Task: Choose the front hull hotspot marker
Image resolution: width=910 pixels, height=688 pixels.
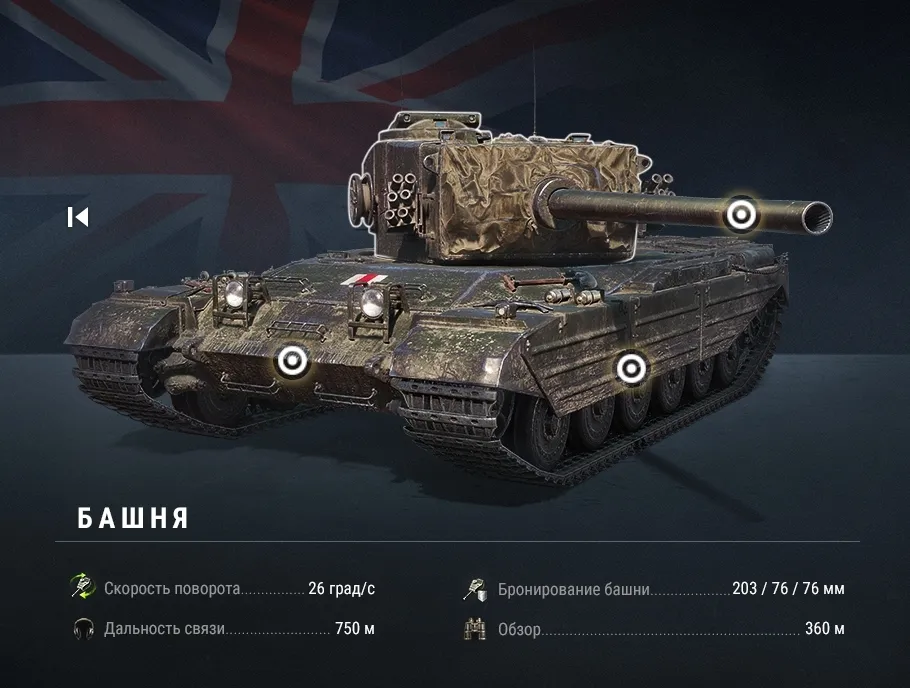Action: (291, 361)
